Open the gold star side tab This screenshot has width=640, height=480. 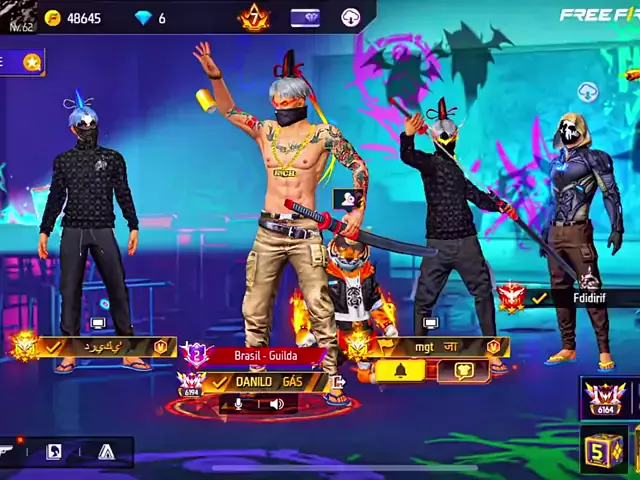coord(31,62)
